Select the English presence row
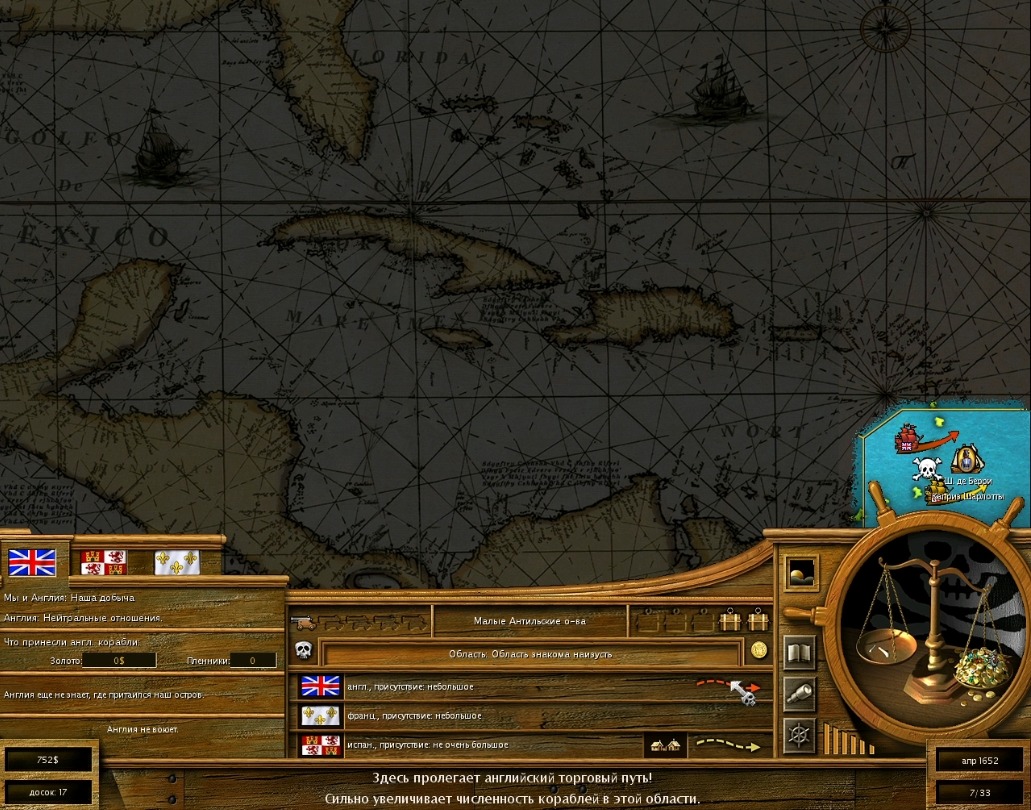Image resolution: width=1031 pixels, height=810 pixels. 500,687
